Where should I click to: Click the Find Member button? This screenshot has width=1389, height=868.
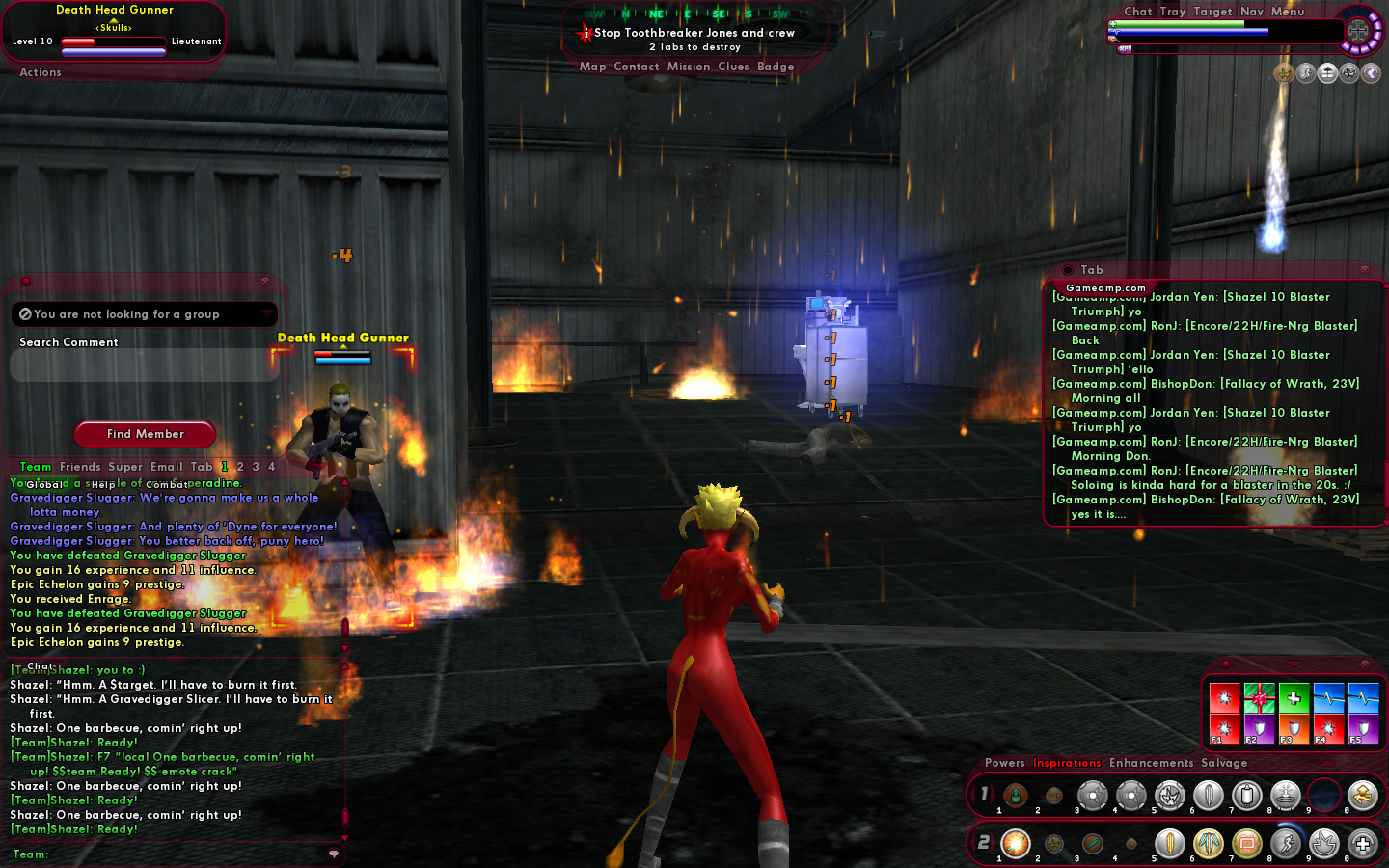pyautogui.click(x=145, y=434)
